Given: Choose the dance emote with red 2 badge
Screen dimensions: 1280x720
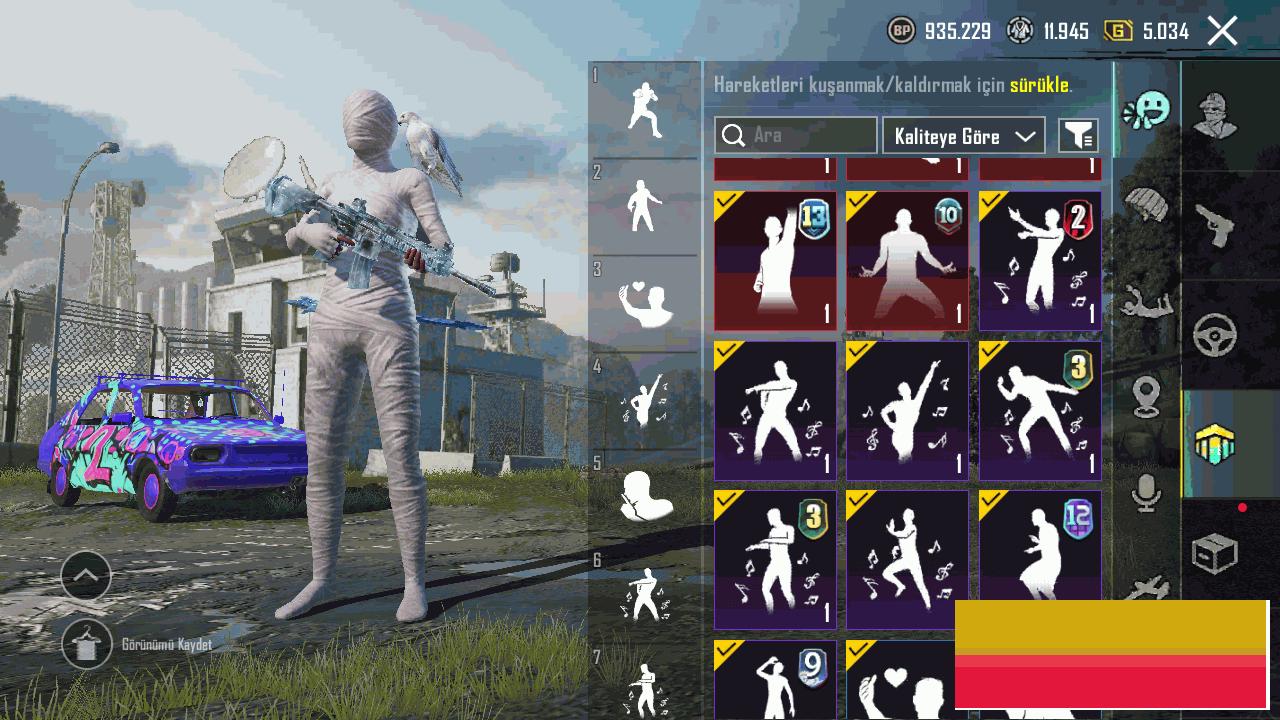Looking at the screenshot, I should click(1040, 260).
